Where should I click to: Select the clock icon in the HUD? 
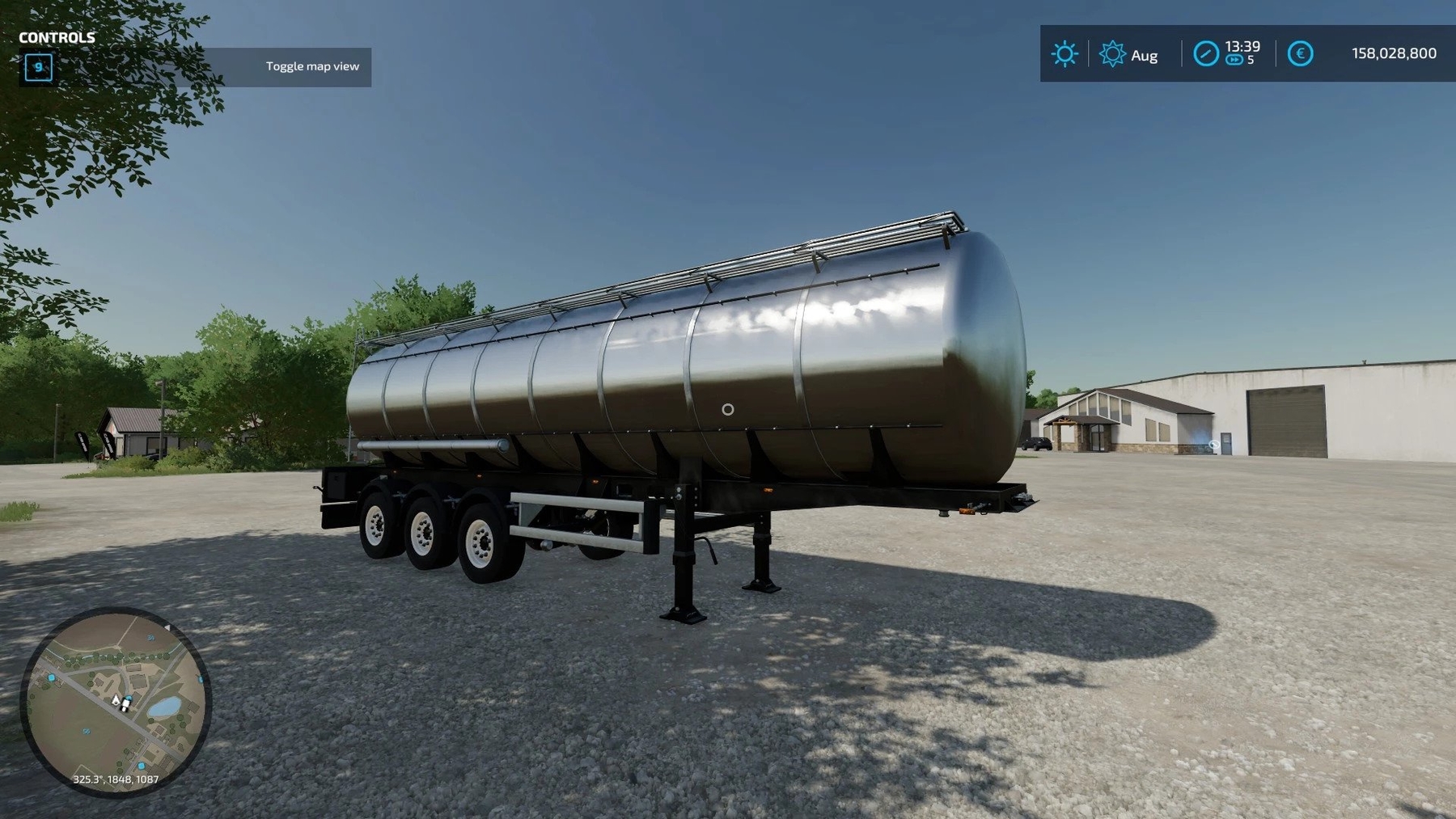pyautogui.click(x=1206, y=53)
